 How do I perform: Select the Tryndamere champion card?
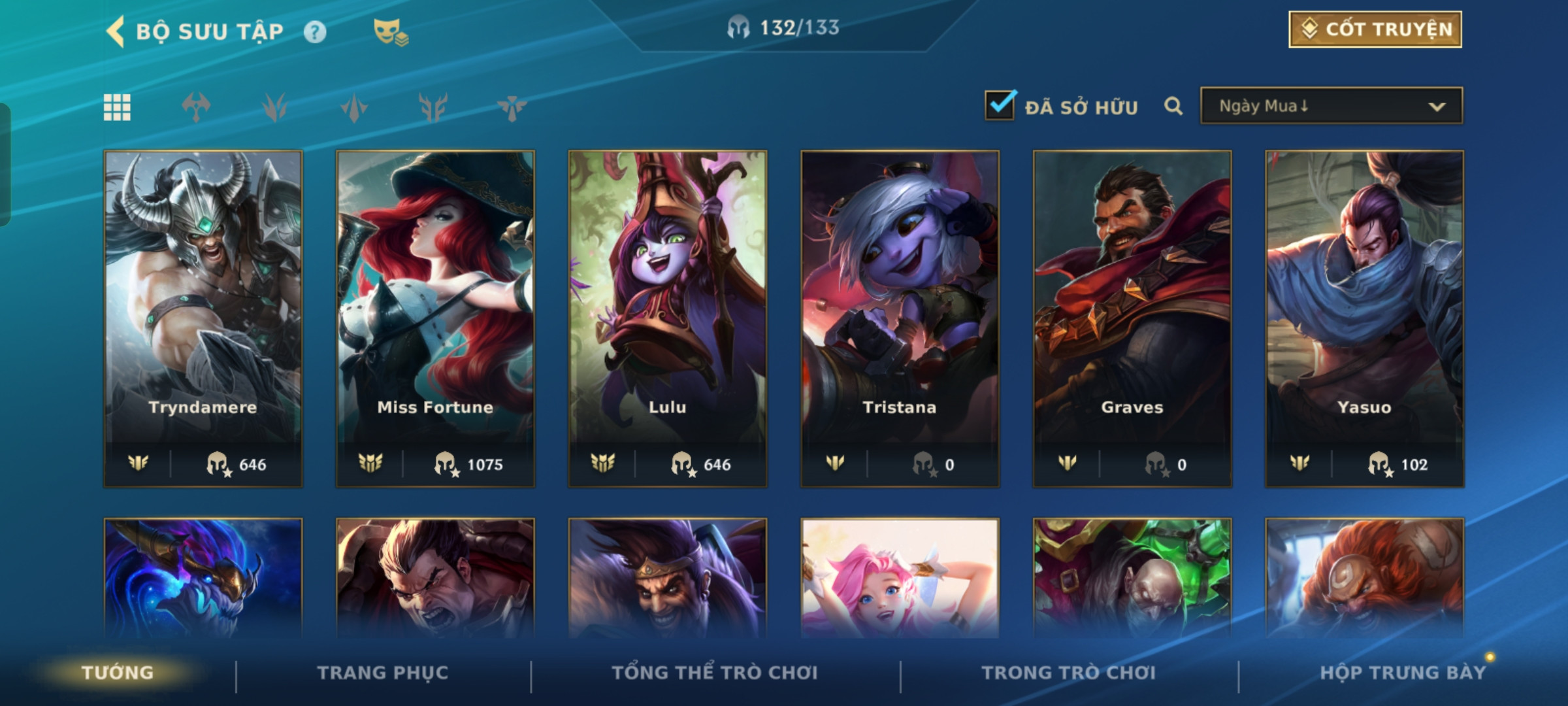203,318
